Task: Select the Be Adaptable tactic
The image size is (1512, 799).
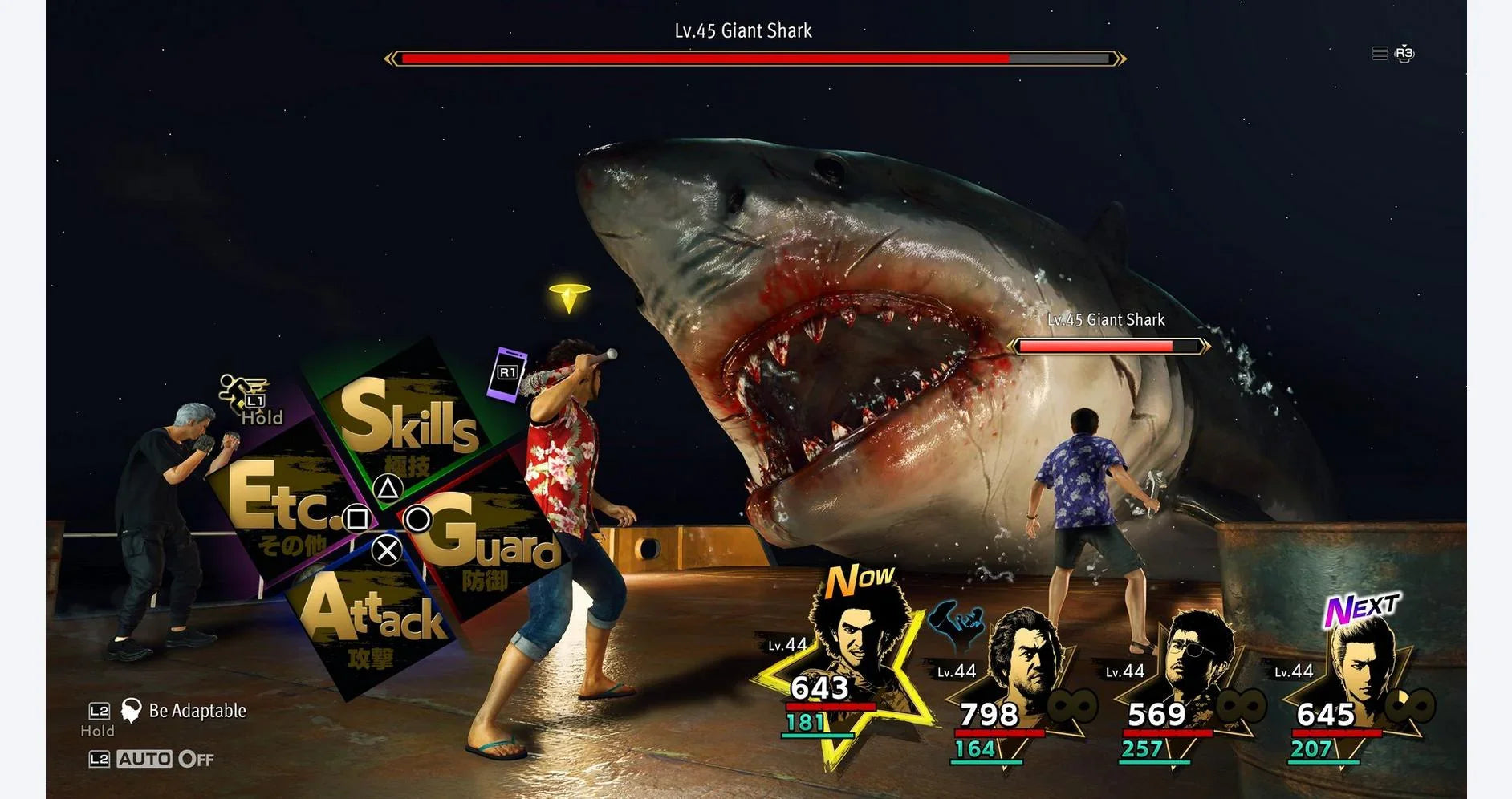Action: tap(197, 711)
